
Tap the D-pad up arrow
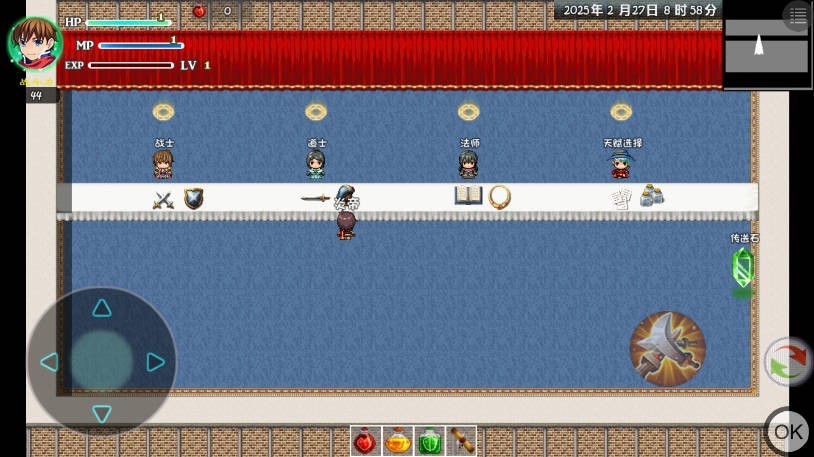(102, 308)
